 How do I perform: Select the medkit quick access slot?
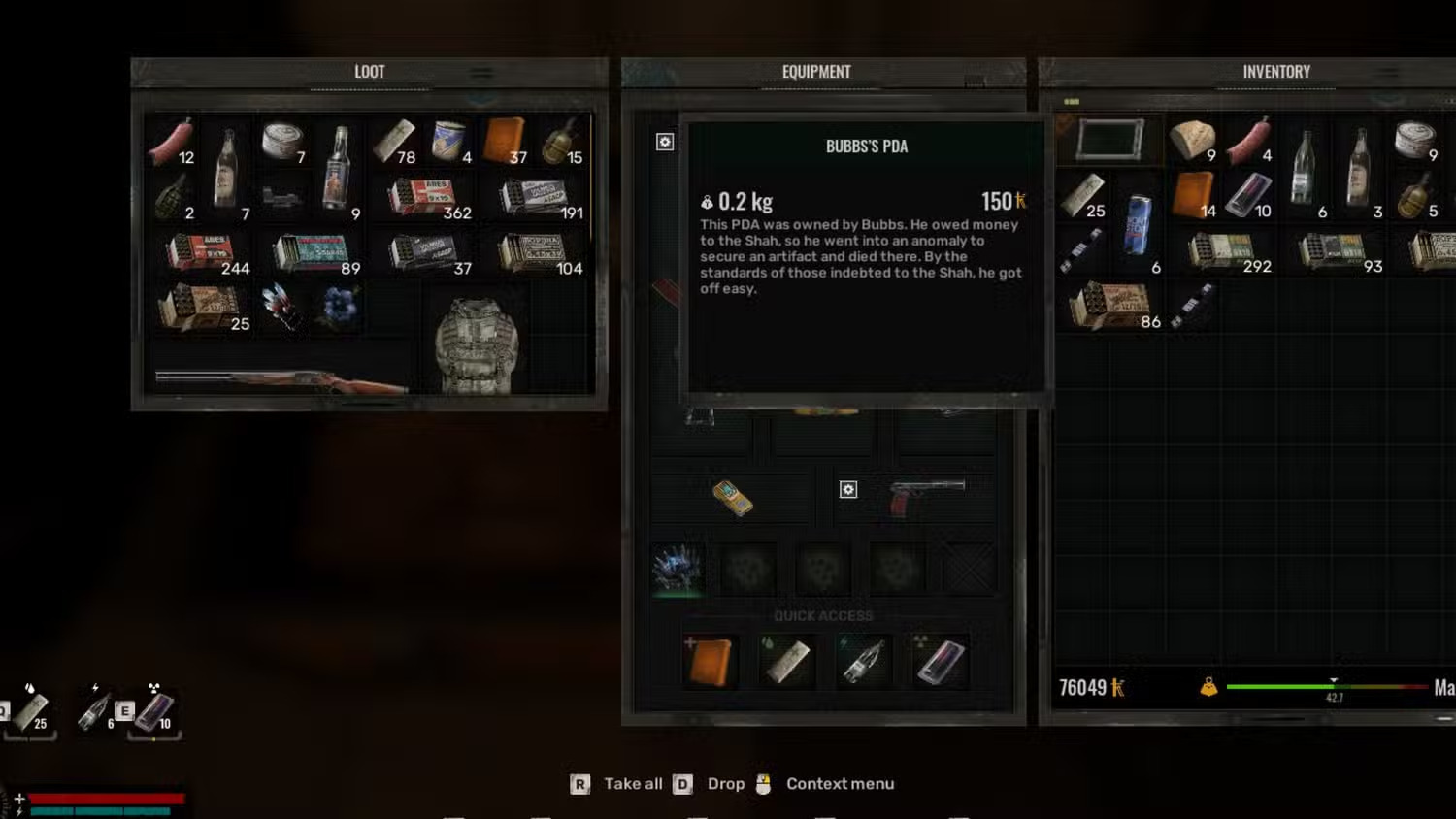[711, 661]
